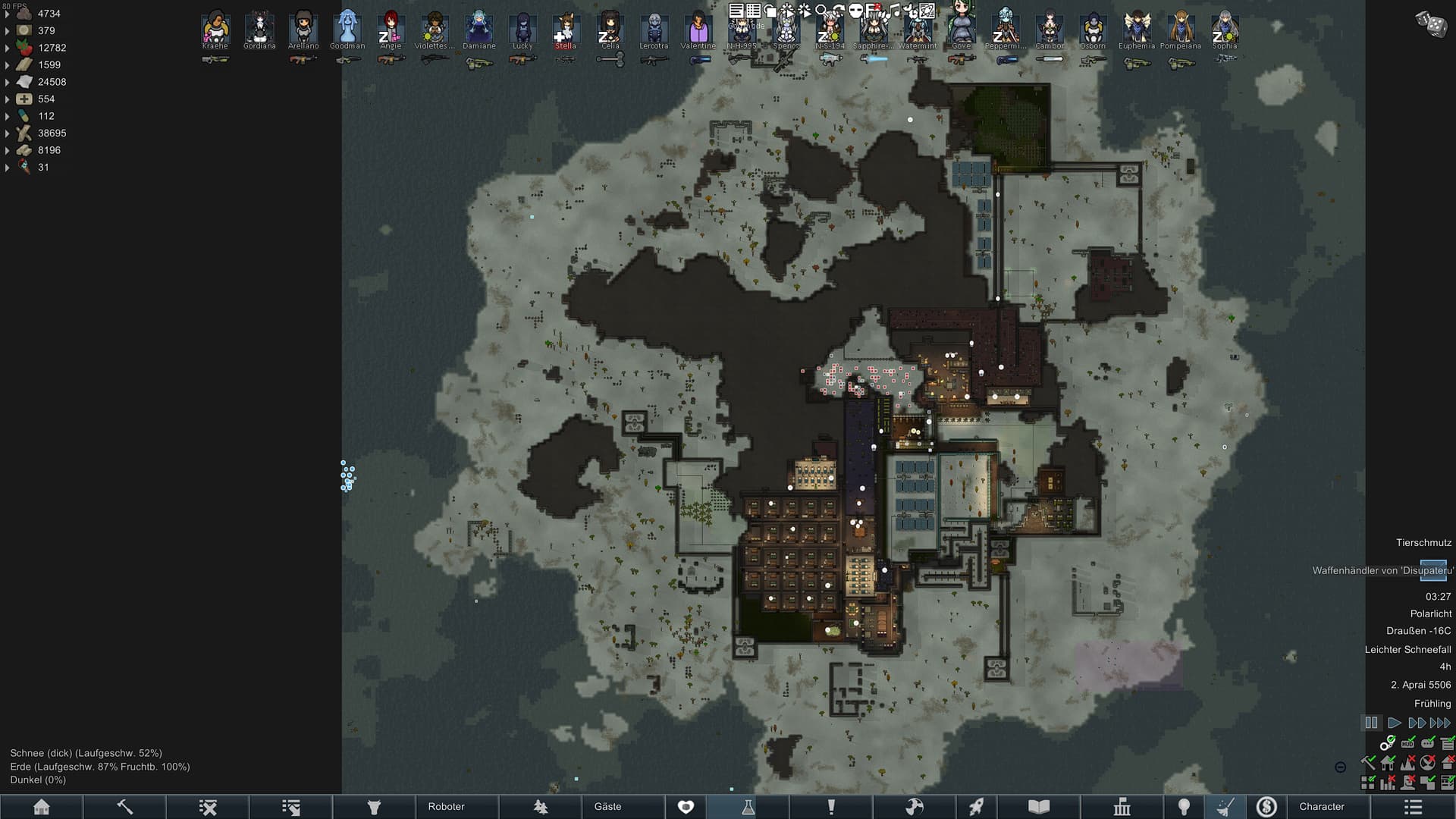Select colonist Valentine's portrait
Viewport: 1456px width, 819px height.
point(698,29)
